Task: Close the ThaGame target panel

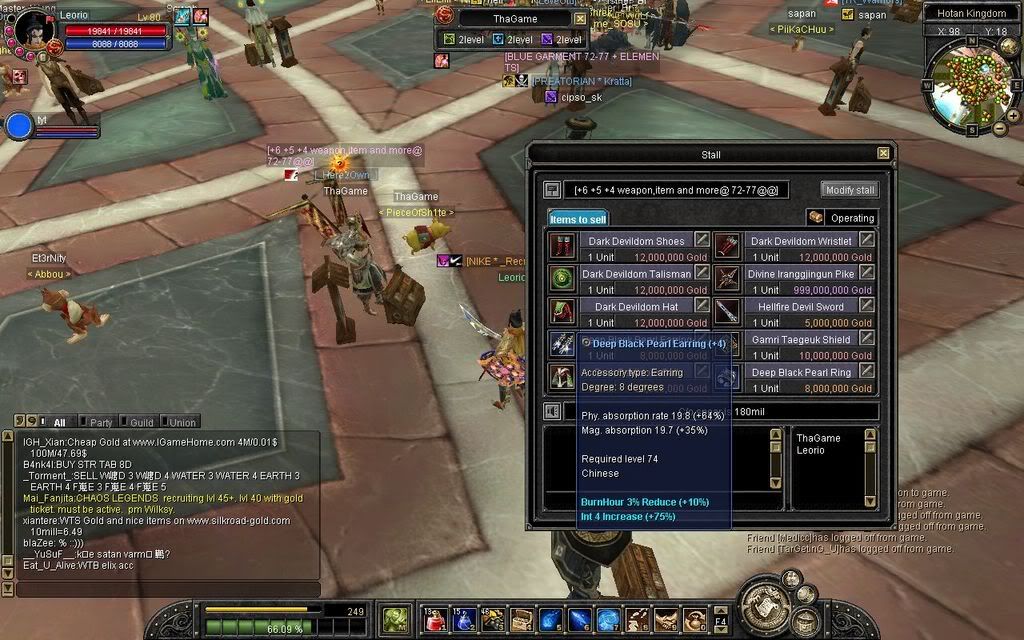Action: (581, 18)
